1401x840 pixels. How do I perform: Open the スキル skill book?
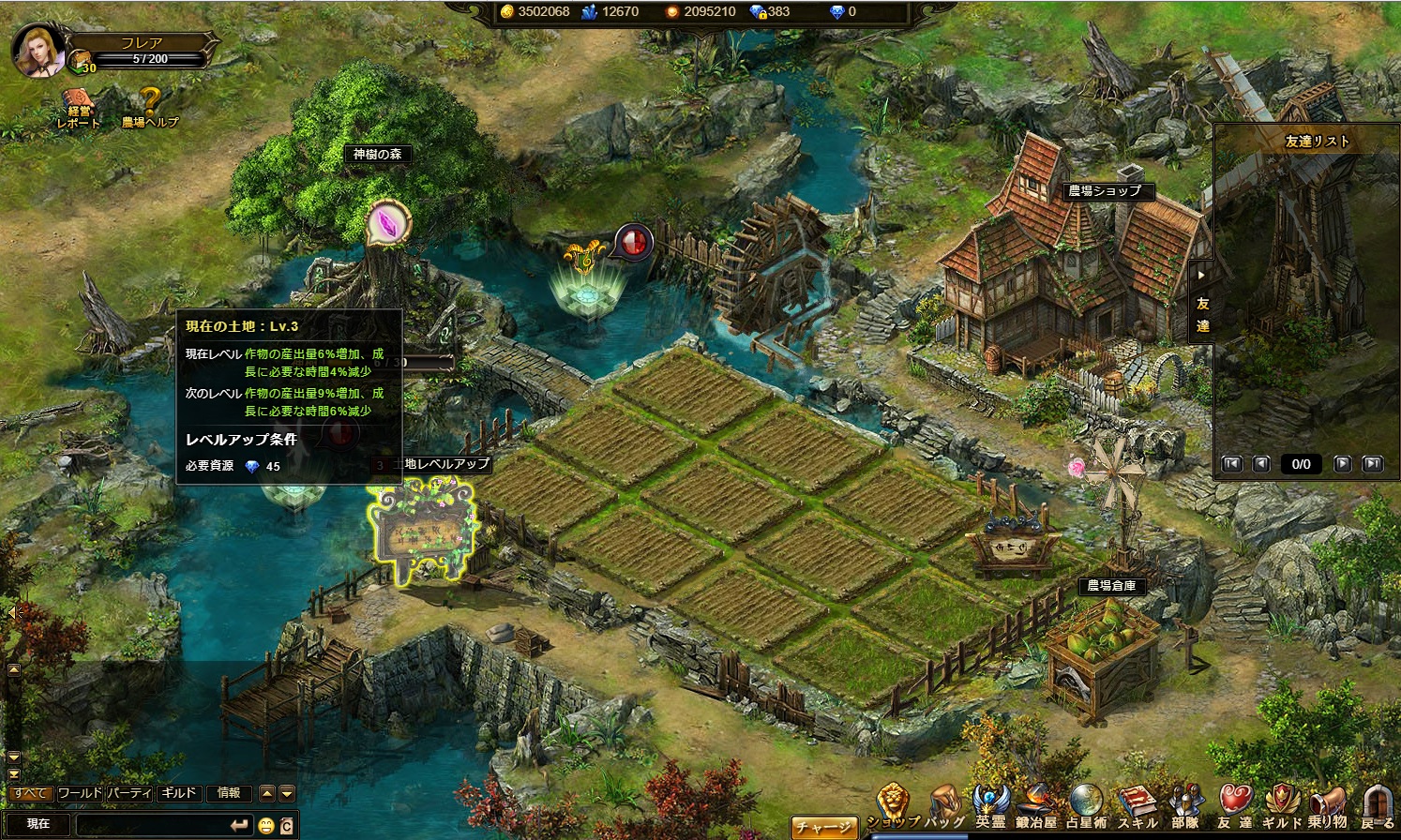(1137, 806)
